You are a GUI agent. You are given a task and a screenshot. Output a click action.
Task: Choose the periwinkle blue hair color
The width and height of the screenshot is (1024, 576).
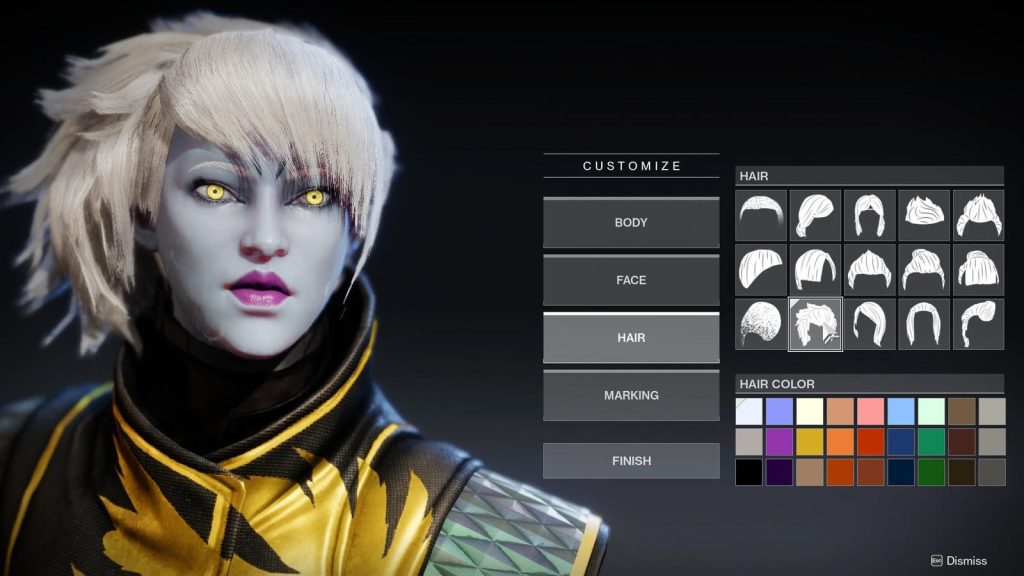tap(779, 411)
